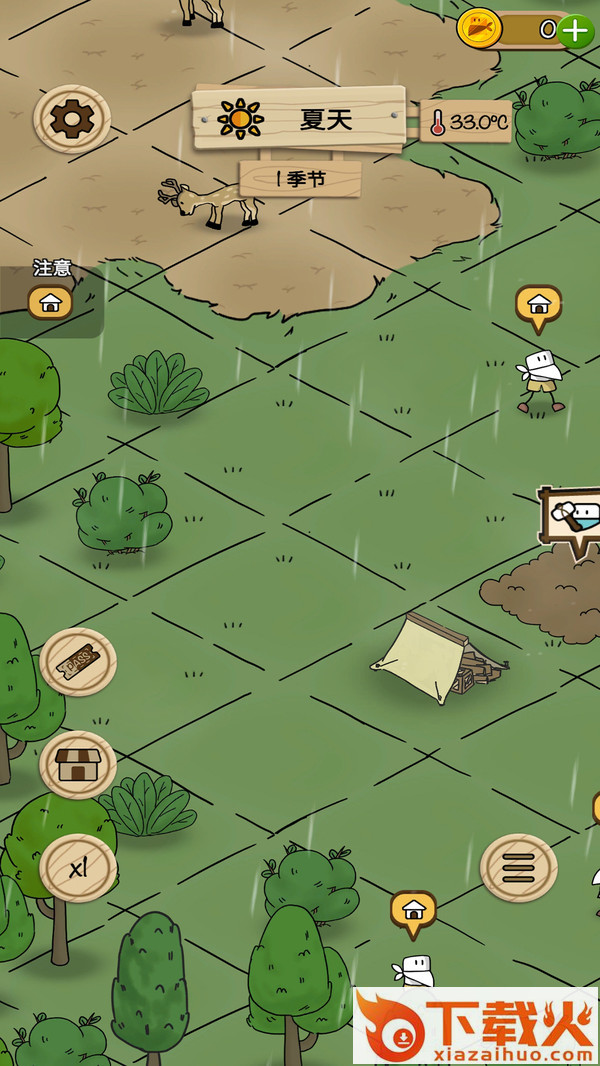Screen dimensions: 600x1066
Task: Open the gear settings menu
Action: 72,120
